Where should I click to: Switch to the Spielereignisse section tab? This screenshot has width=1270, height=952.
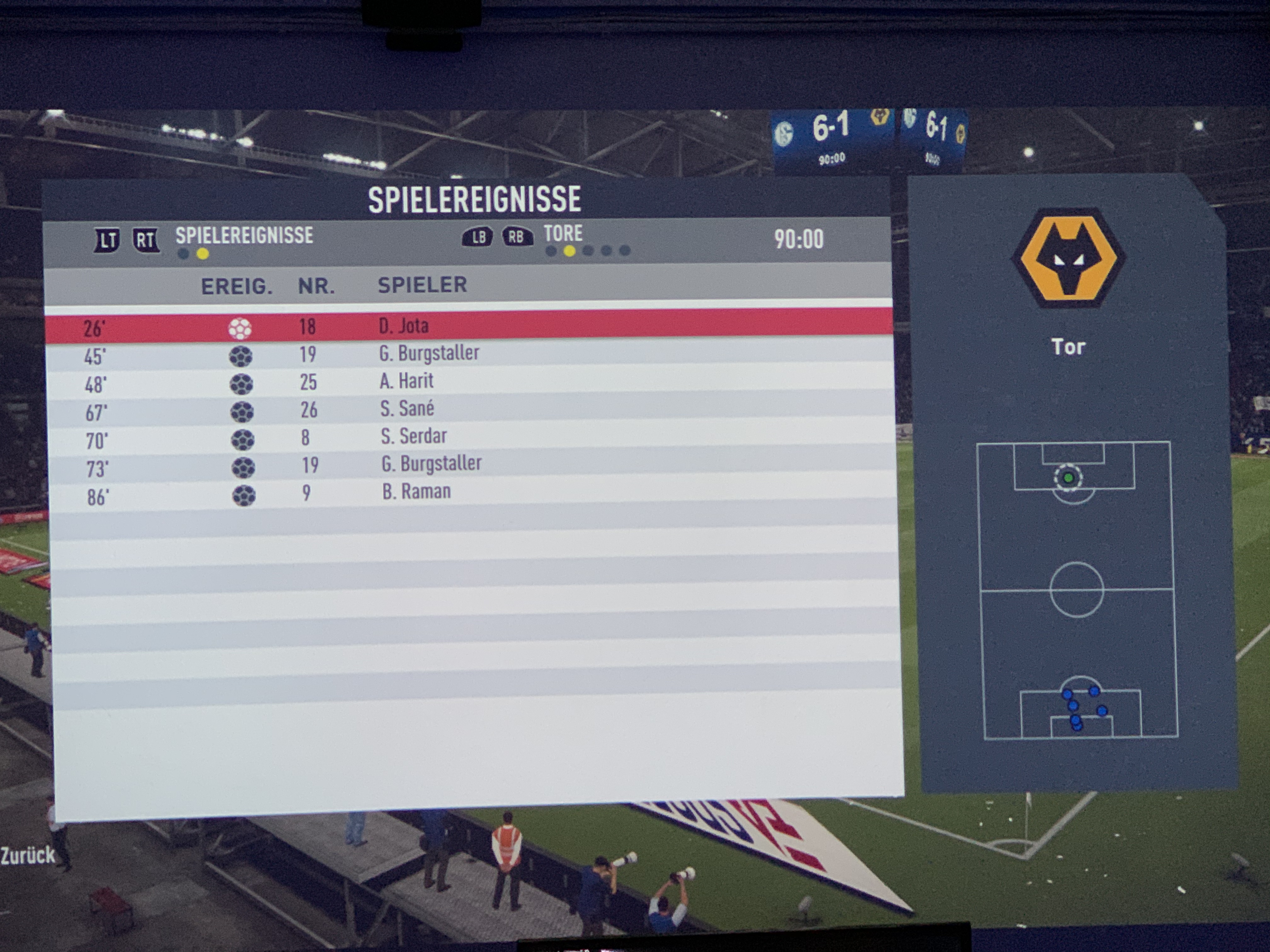244,236
